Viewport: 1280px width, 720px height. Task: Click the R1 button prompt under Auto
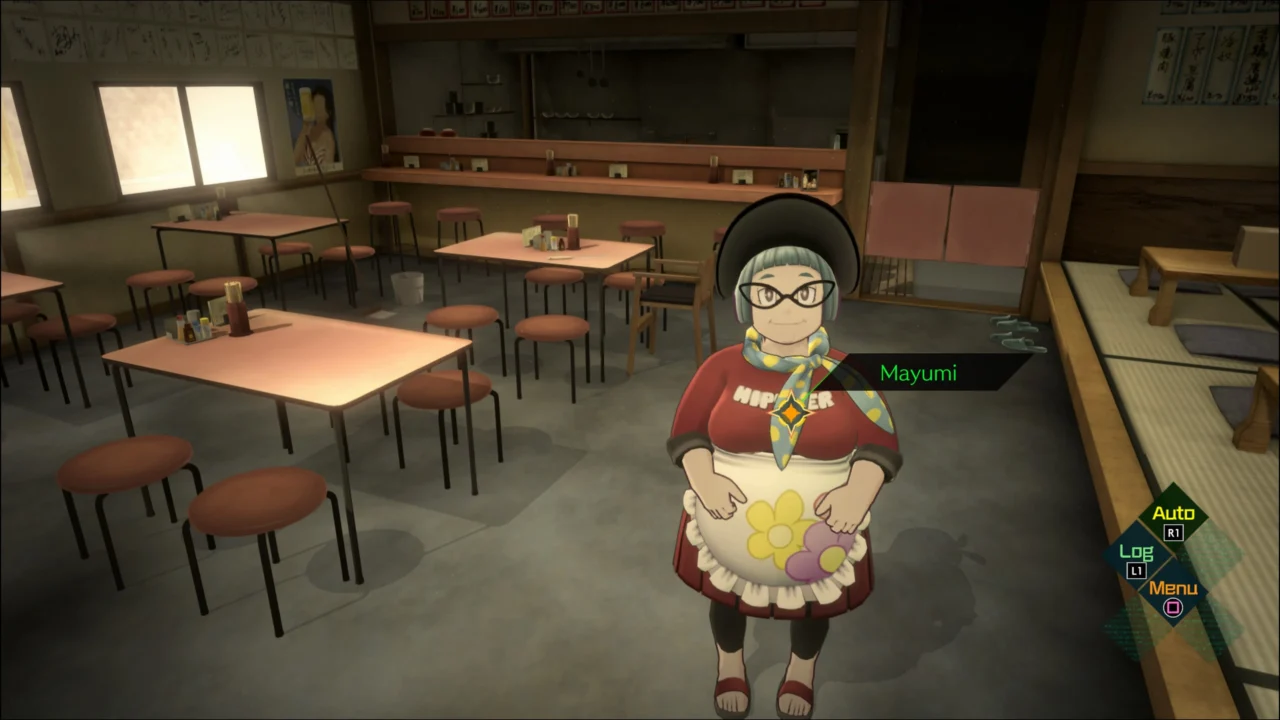1172,532
